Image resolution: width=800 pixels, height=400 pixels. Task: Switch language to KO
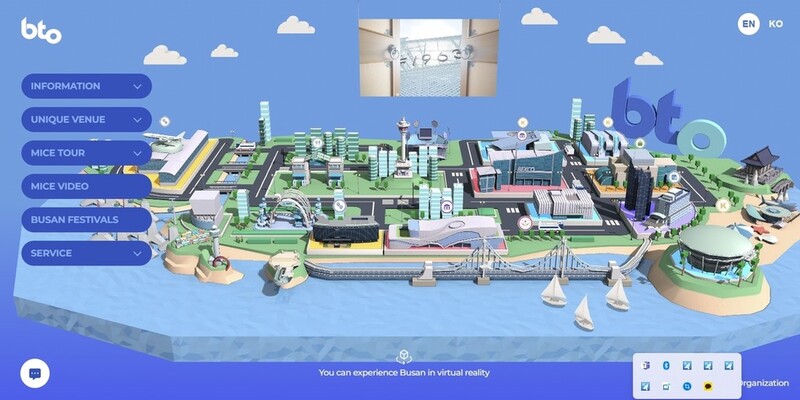[x=776, y=24]
